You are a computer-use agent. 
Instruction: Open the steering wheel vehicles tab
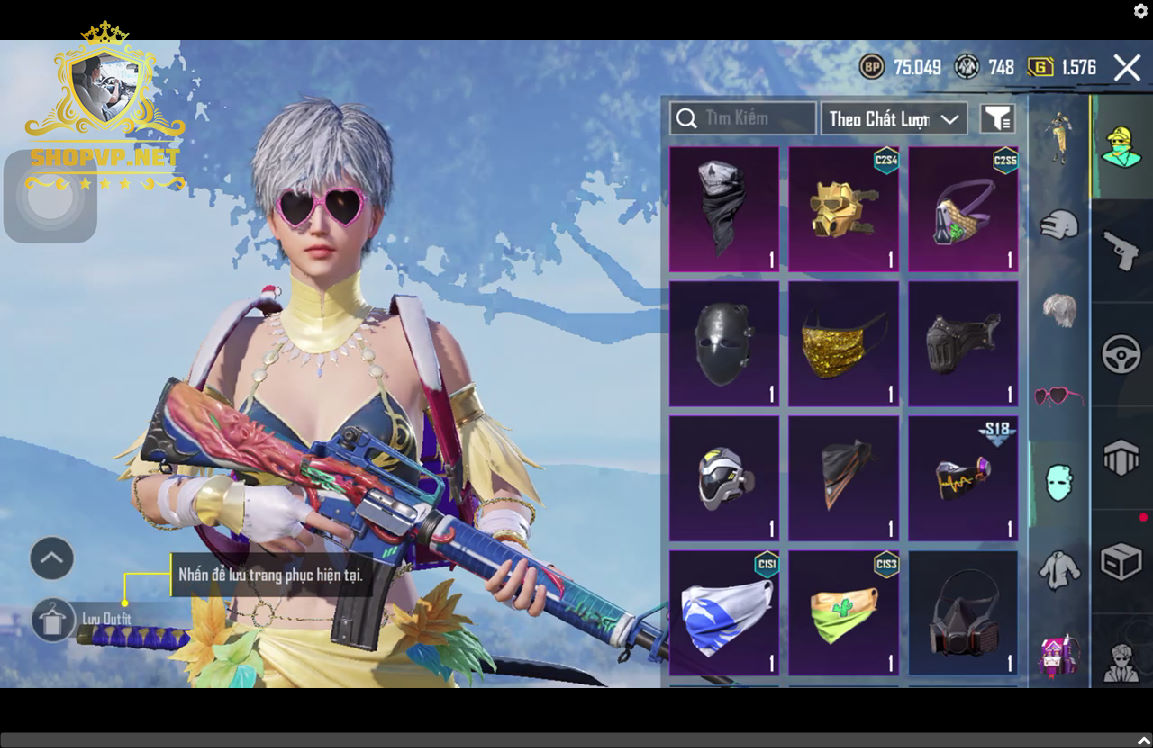(1121, 355)
